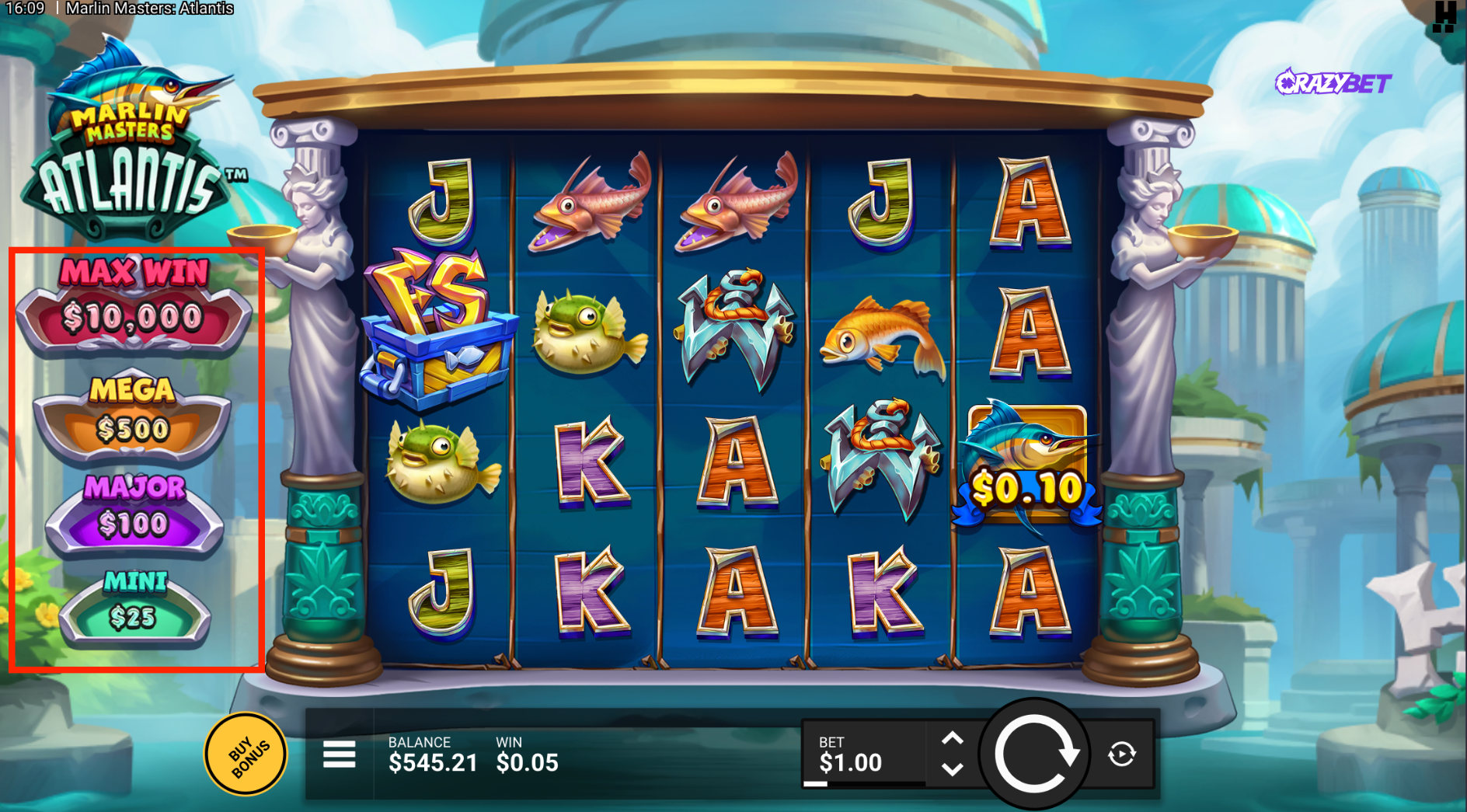
Task: Open the autoplay settings icon
Action: 1121,754
